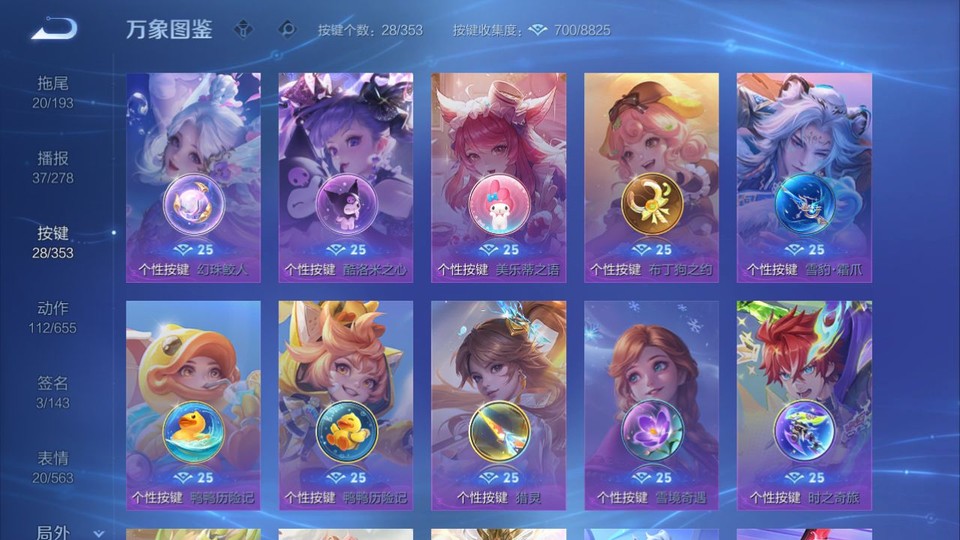Open the 播报 category tab
Screen dimensions: 960x540
click(53, 166)
